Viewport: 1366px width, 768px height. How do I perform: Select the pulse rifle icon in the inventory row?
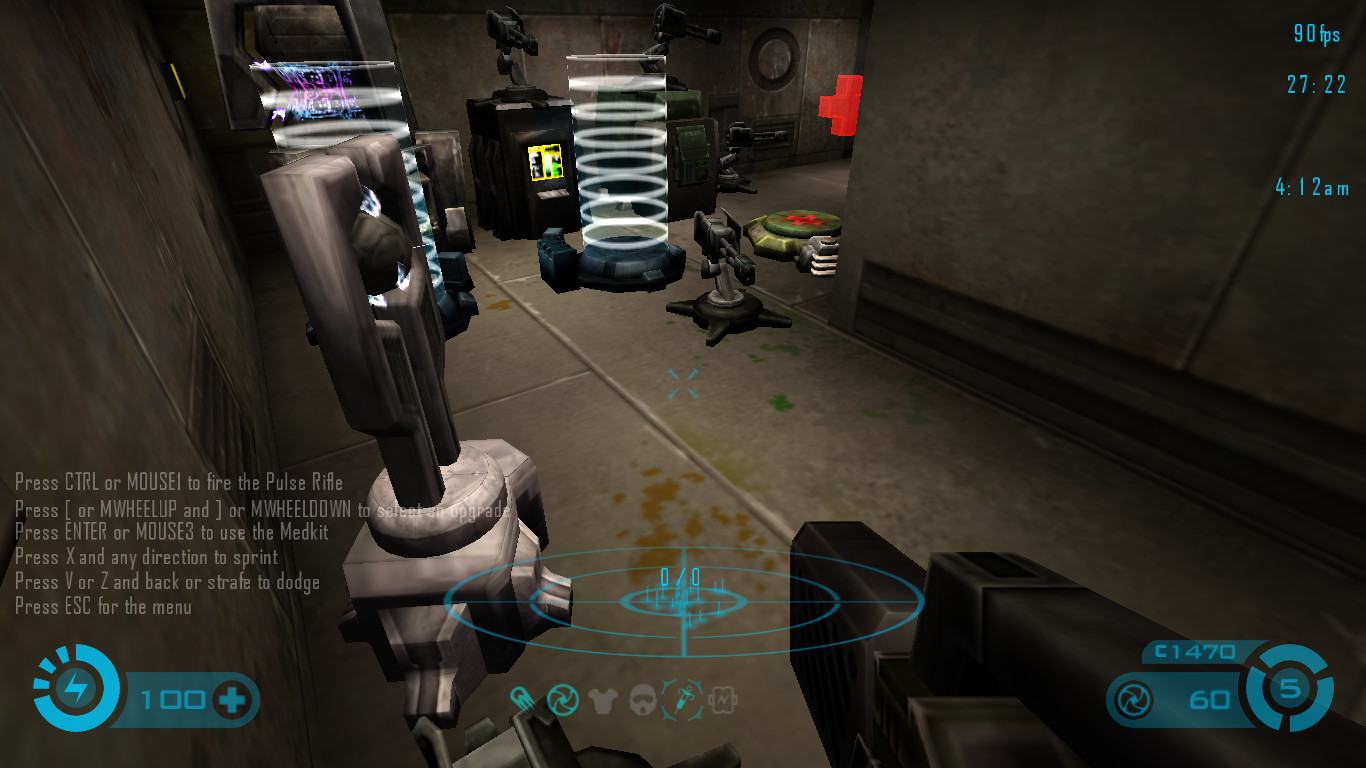[x=561, y=699]
